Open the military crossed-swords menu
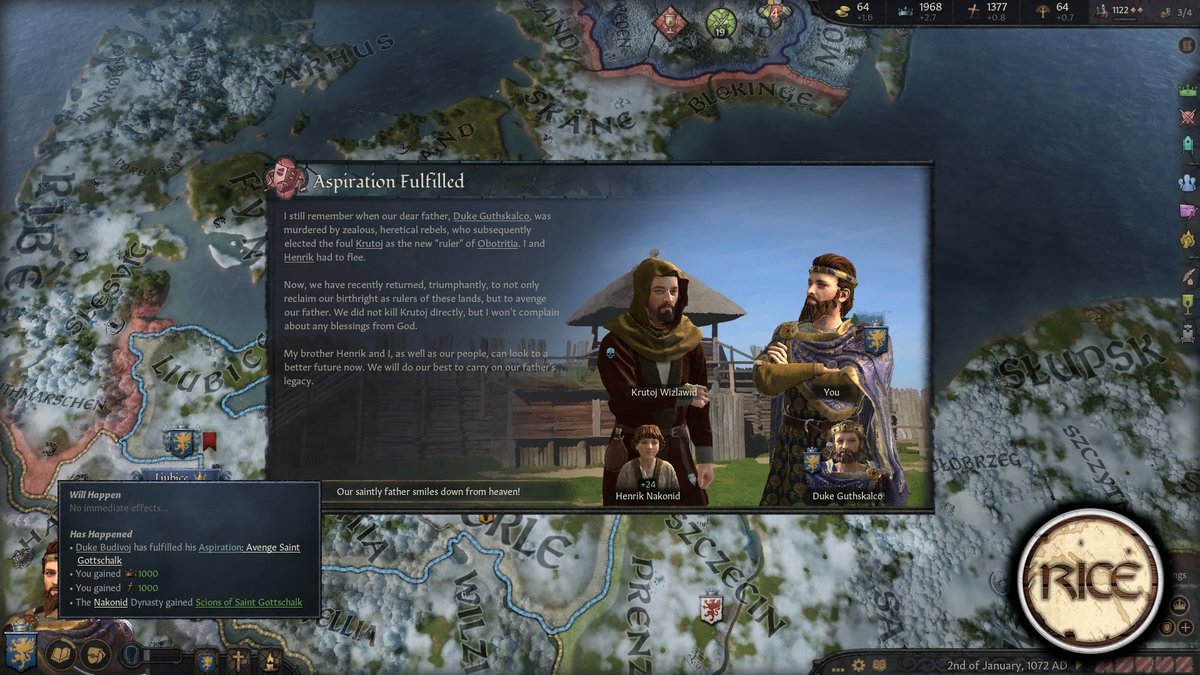This screenshot has height=675, width=1200. point(1188,116)
